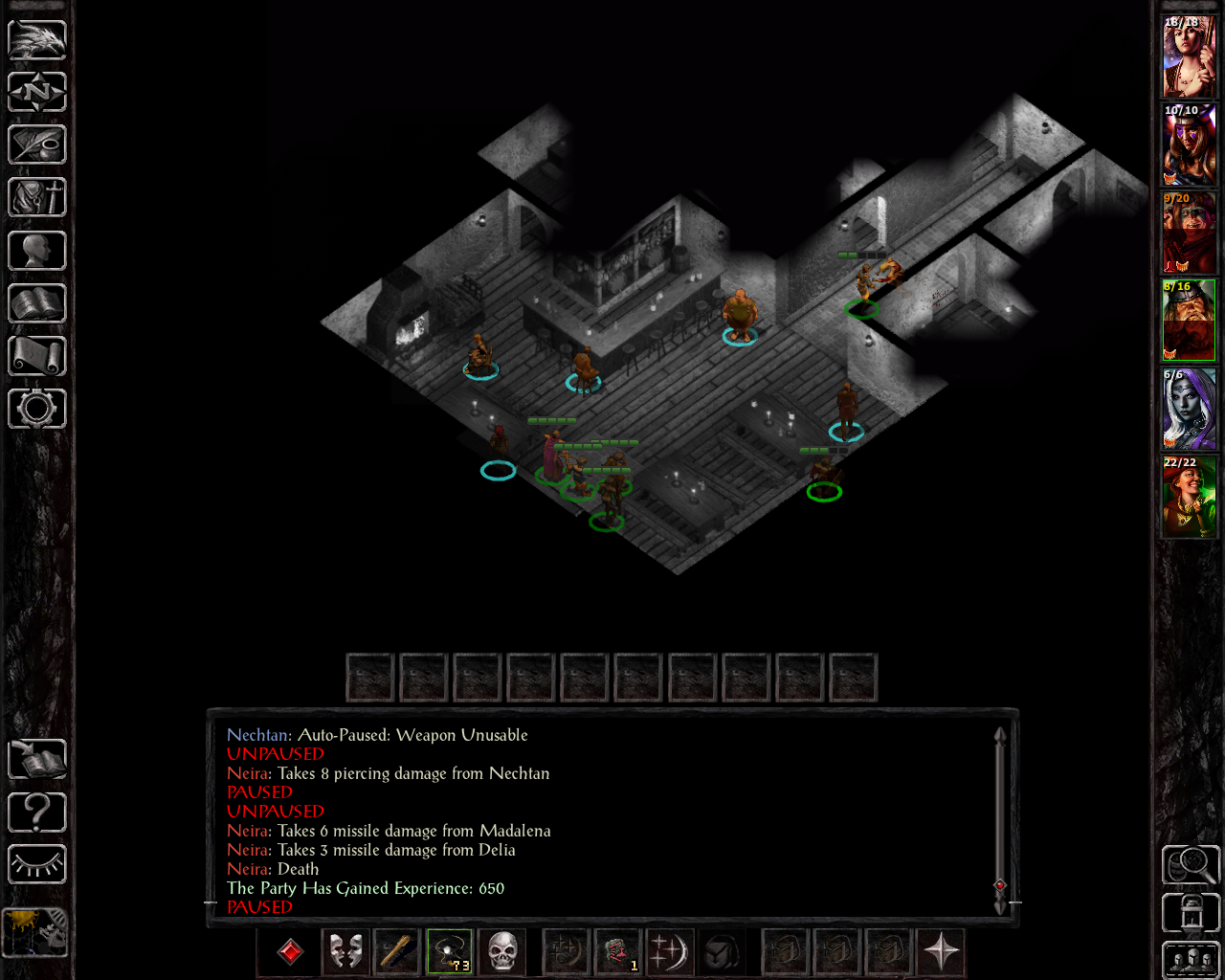This screenshot has width=1225, height=980.
Task: Open the priest scroll button
Action: [37, 356]
